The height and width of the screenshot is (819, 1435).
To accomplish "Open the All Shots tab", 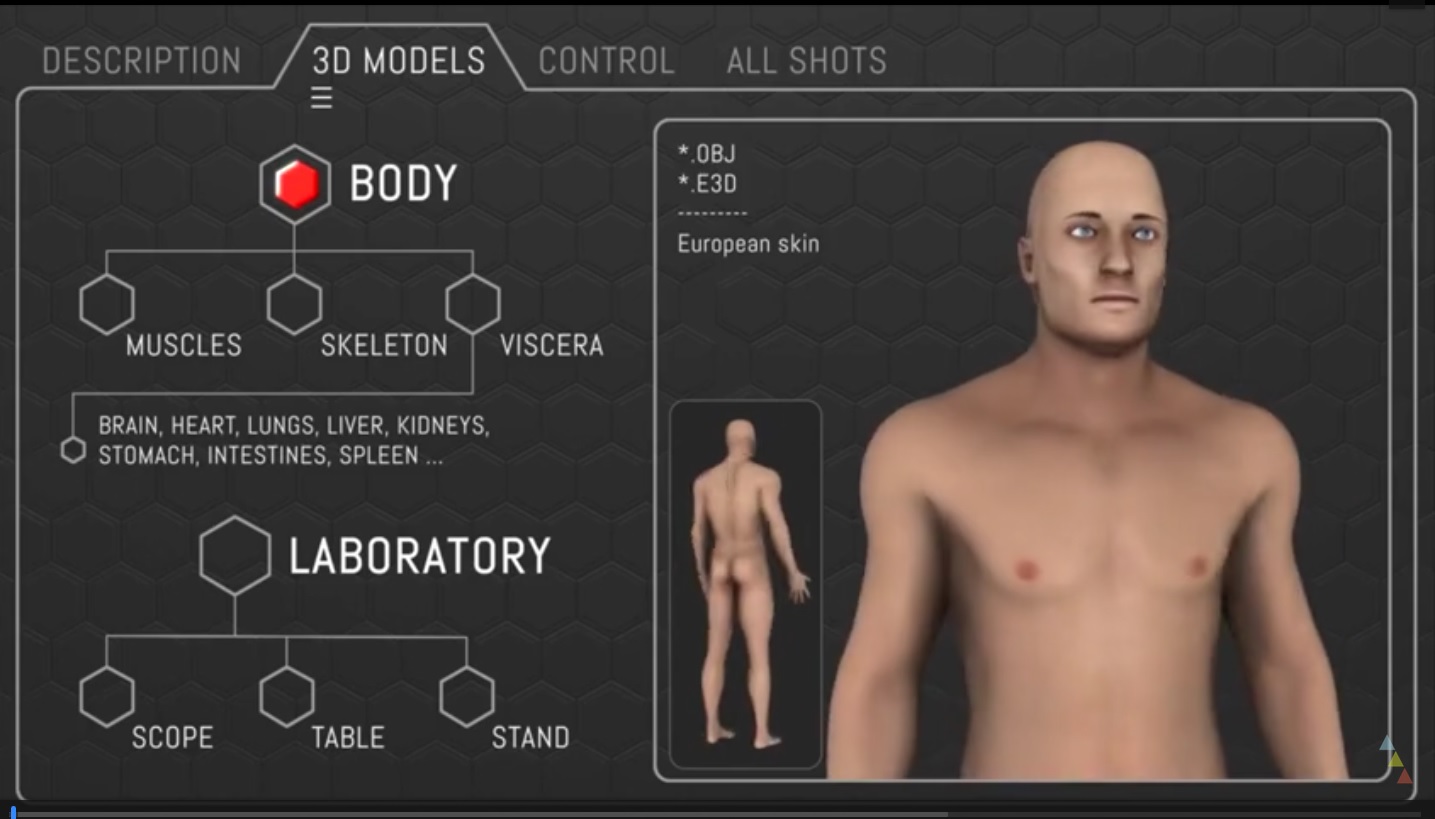I will coord(806,61).
